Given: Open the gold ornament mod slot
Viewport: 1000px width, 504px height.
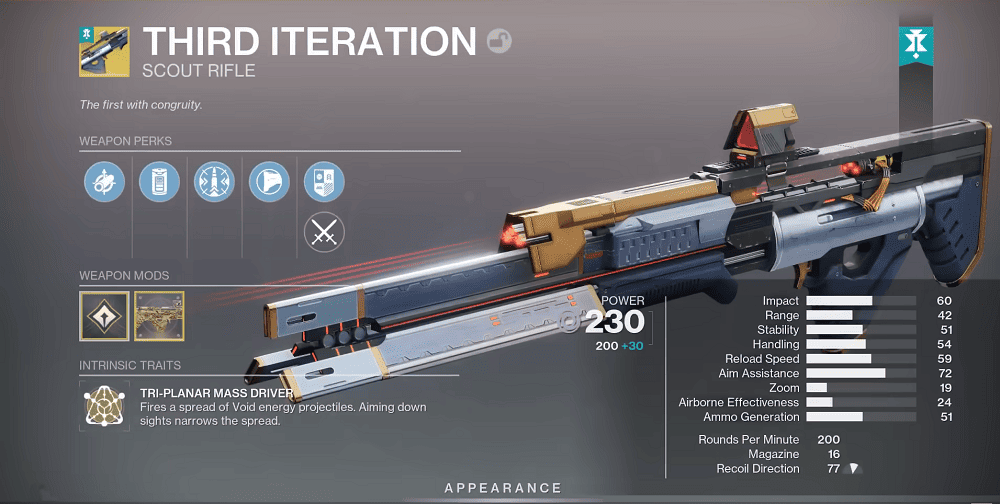Looking at the screenshot, I should point(159,316).
